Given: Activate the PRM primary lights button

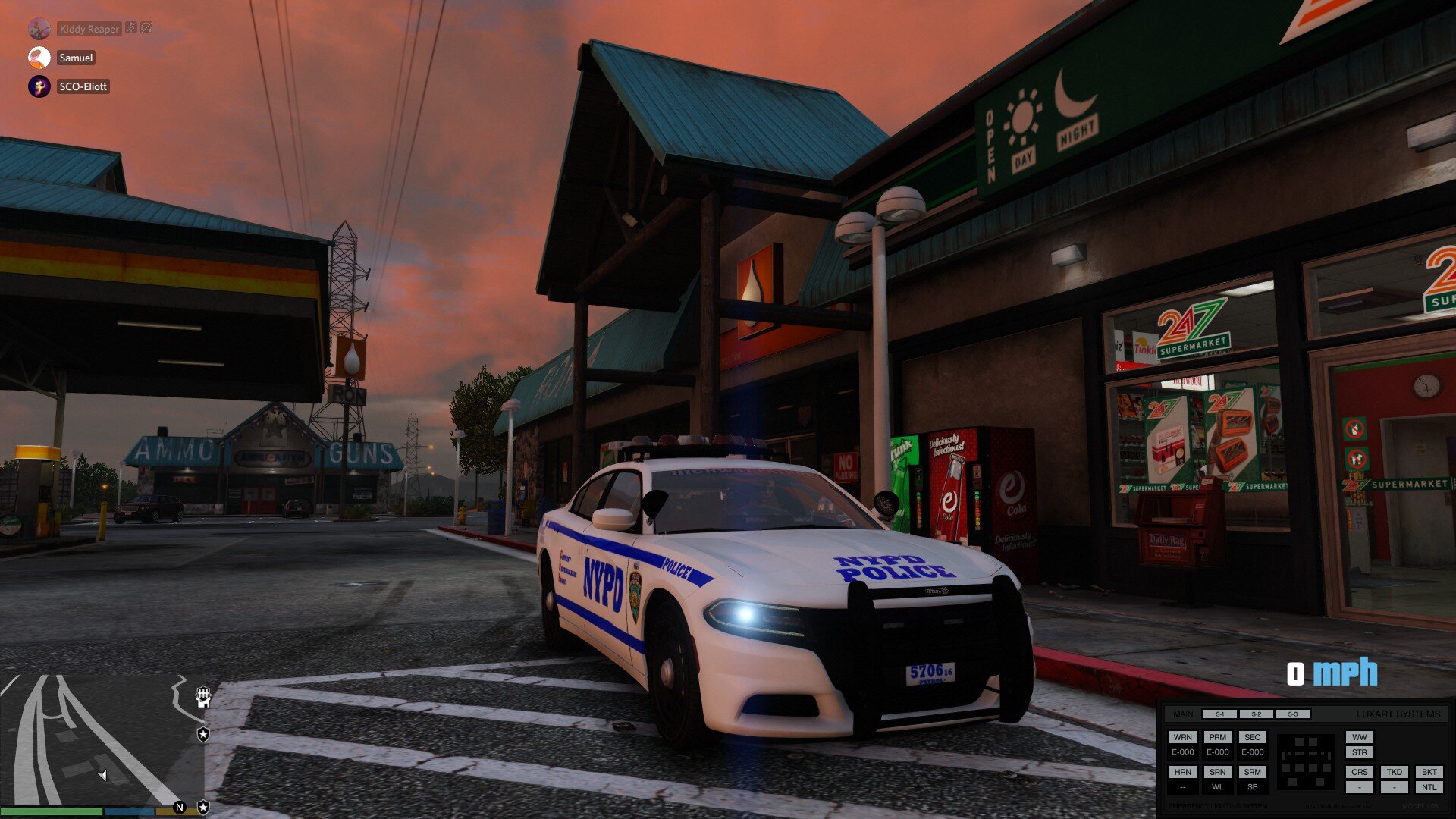Looking at the screenshot, I should point(1217,737).
